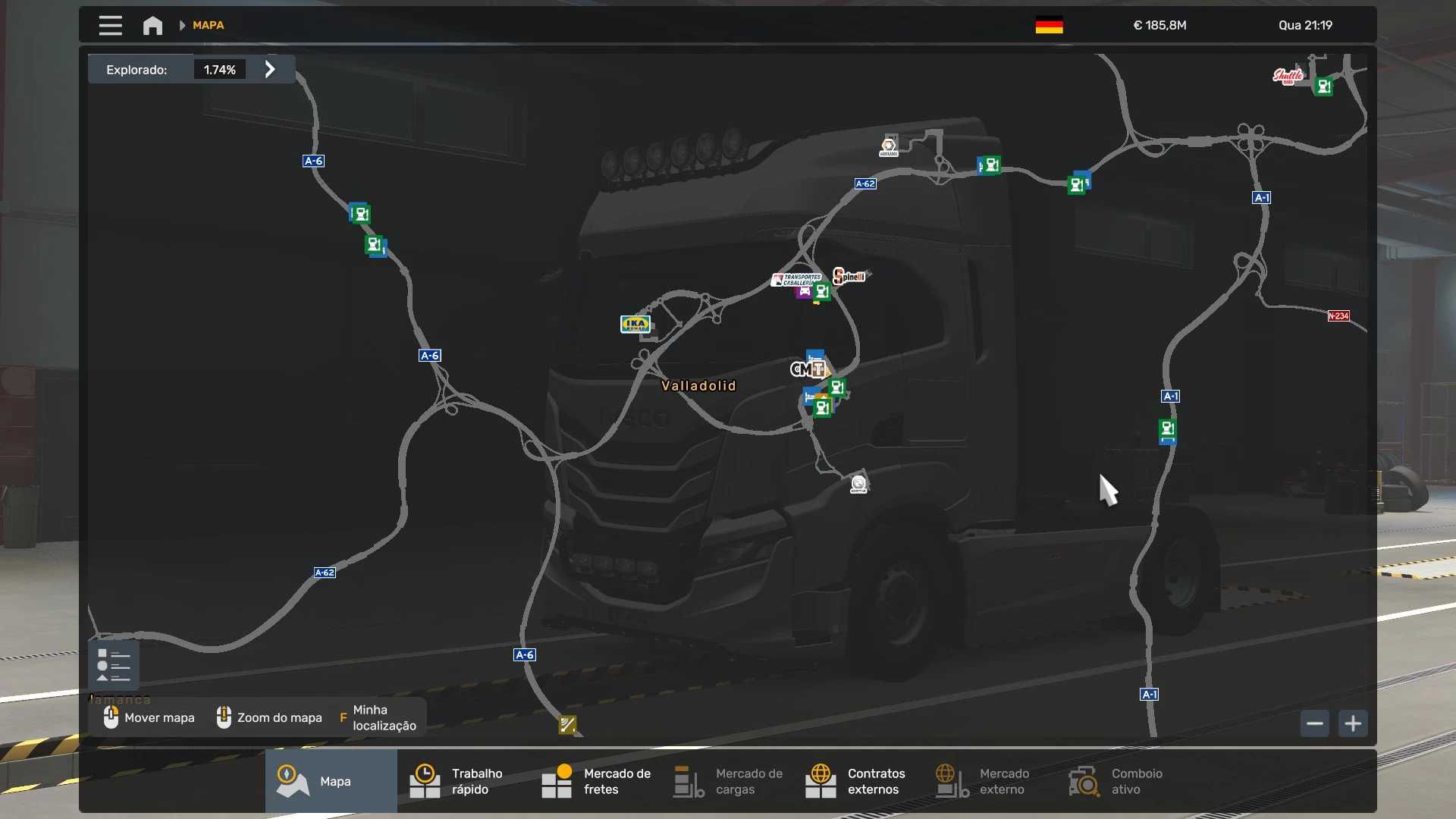Zoom in the map with plus
The height and width of the screenshot is (819, 1456).
(x=1353, y=723)
